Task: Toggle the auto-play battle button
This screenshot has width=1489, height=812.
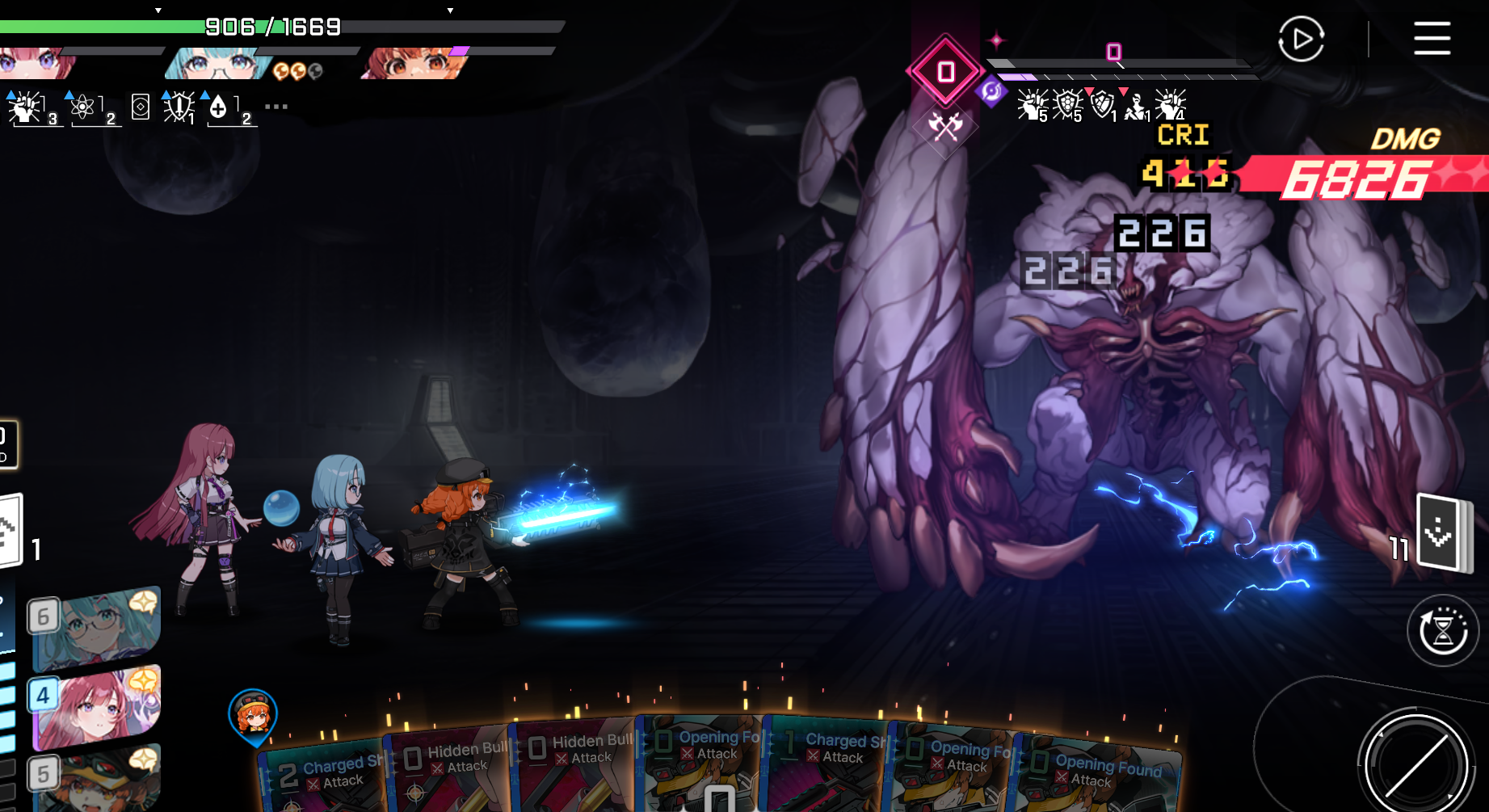Action: pos(1301,39)
